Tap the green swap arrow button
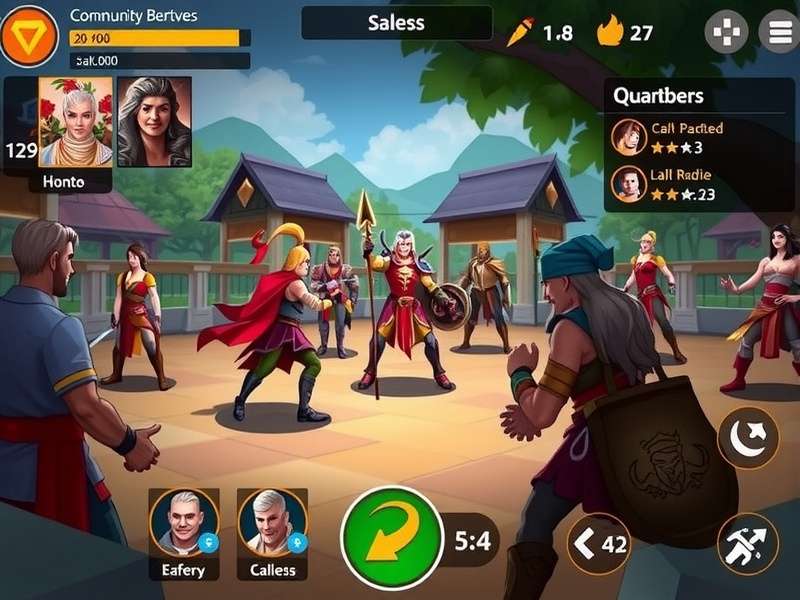800x600 pixels. (x=392, y=538)
